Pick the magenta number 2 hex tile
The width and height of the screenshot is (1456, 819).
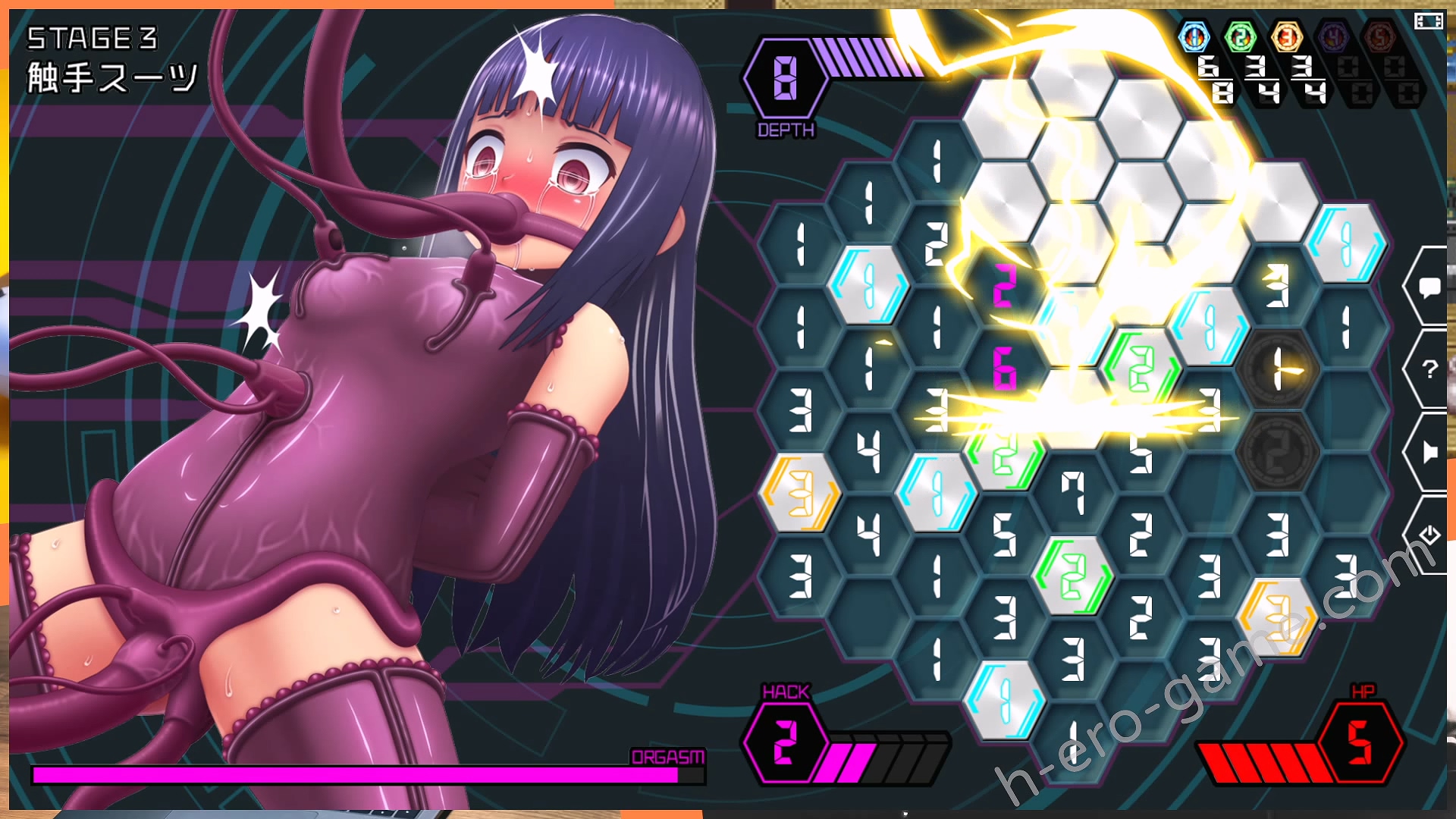click(1004, 286)
